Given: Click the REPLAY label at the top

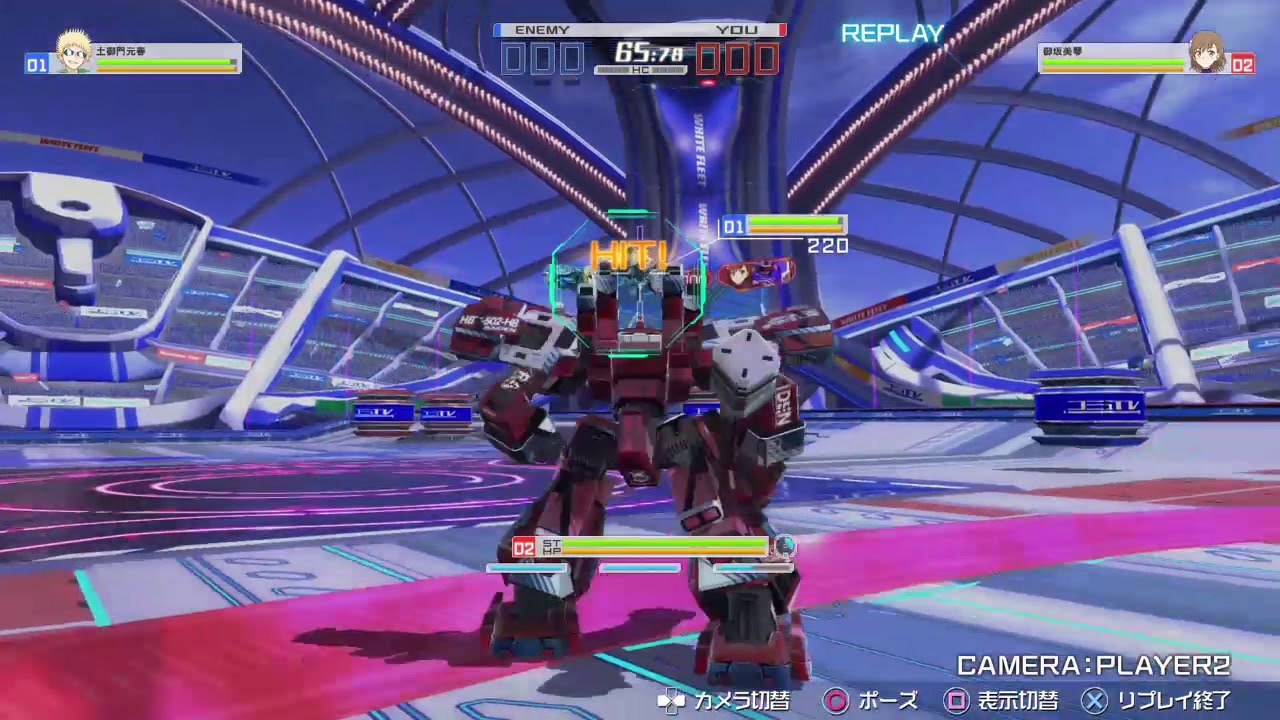Looking at the screenshot, I should (x=893, y=33).
